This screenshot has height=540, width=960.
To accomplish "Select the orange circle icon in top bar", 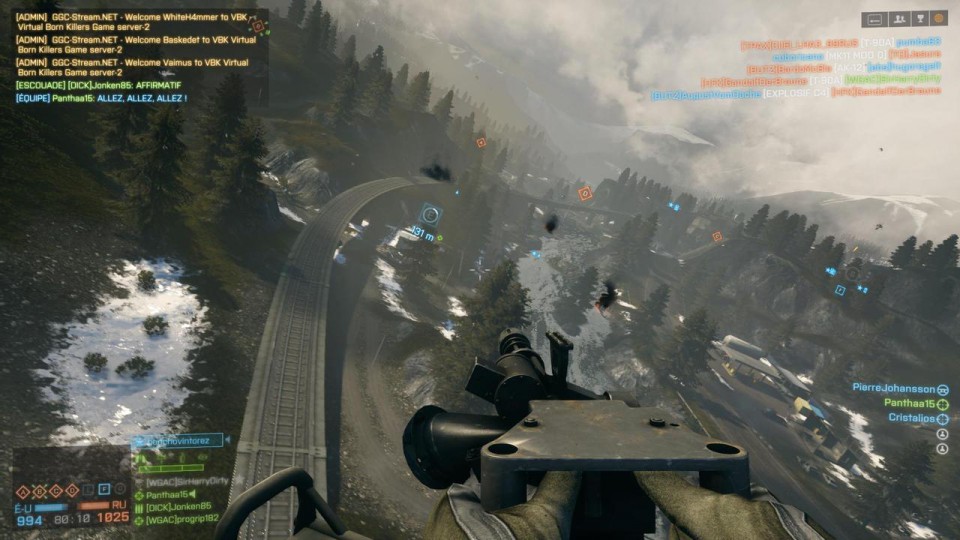I will click(x=938, y=18).
